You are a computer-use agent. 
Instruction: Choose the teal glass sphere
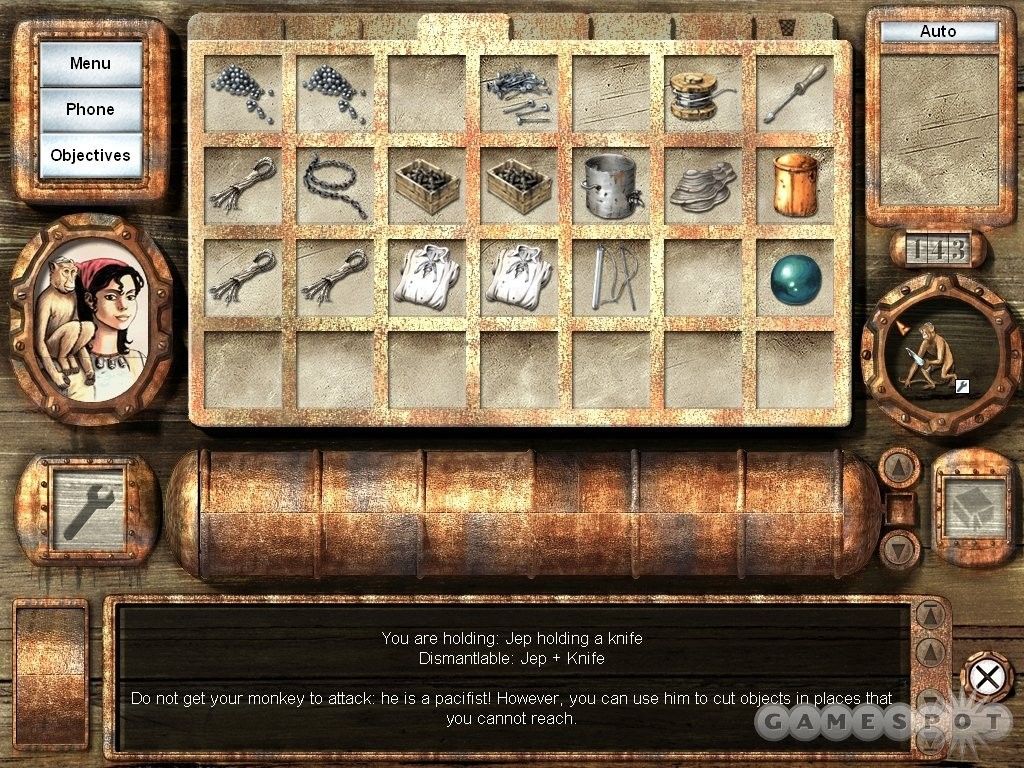tap(796, 279)
